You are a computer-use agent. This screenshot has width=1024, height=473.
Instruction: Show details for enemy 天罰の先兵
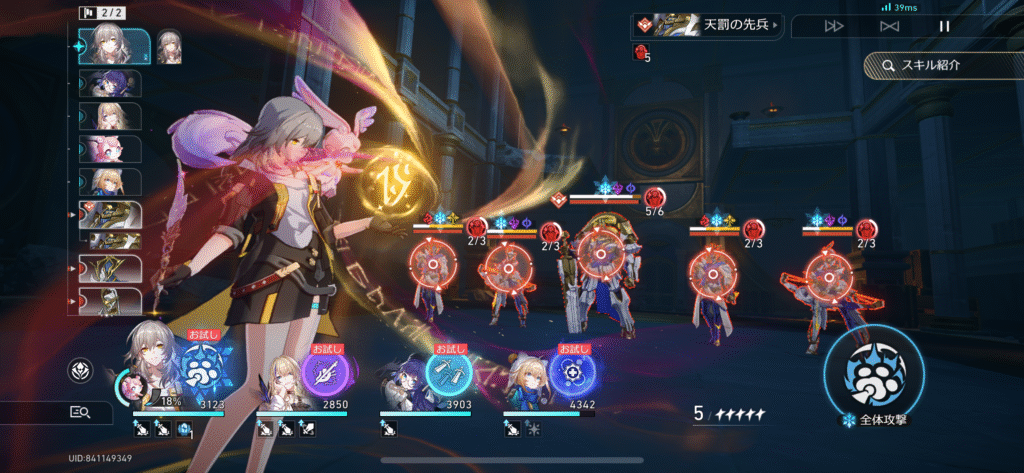coord(706,24)
